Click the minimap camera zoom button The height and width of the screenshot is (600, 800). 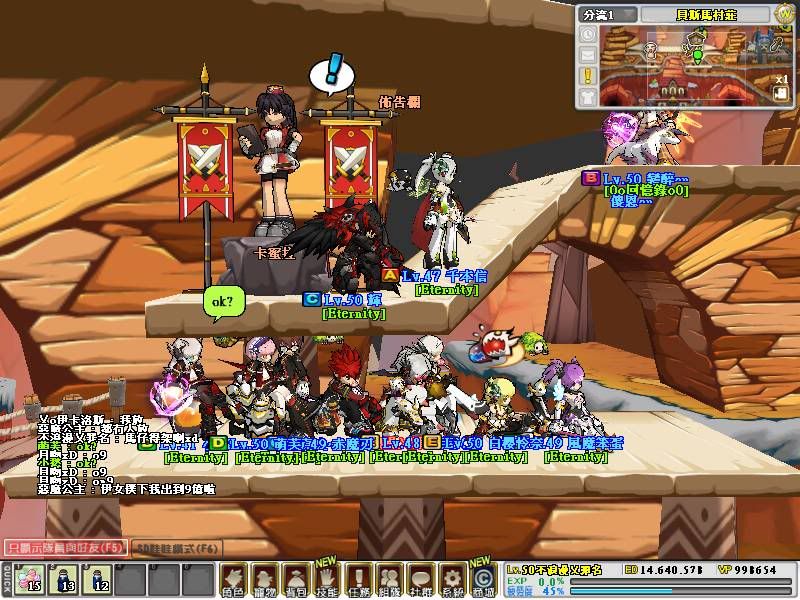click(779, 91)
